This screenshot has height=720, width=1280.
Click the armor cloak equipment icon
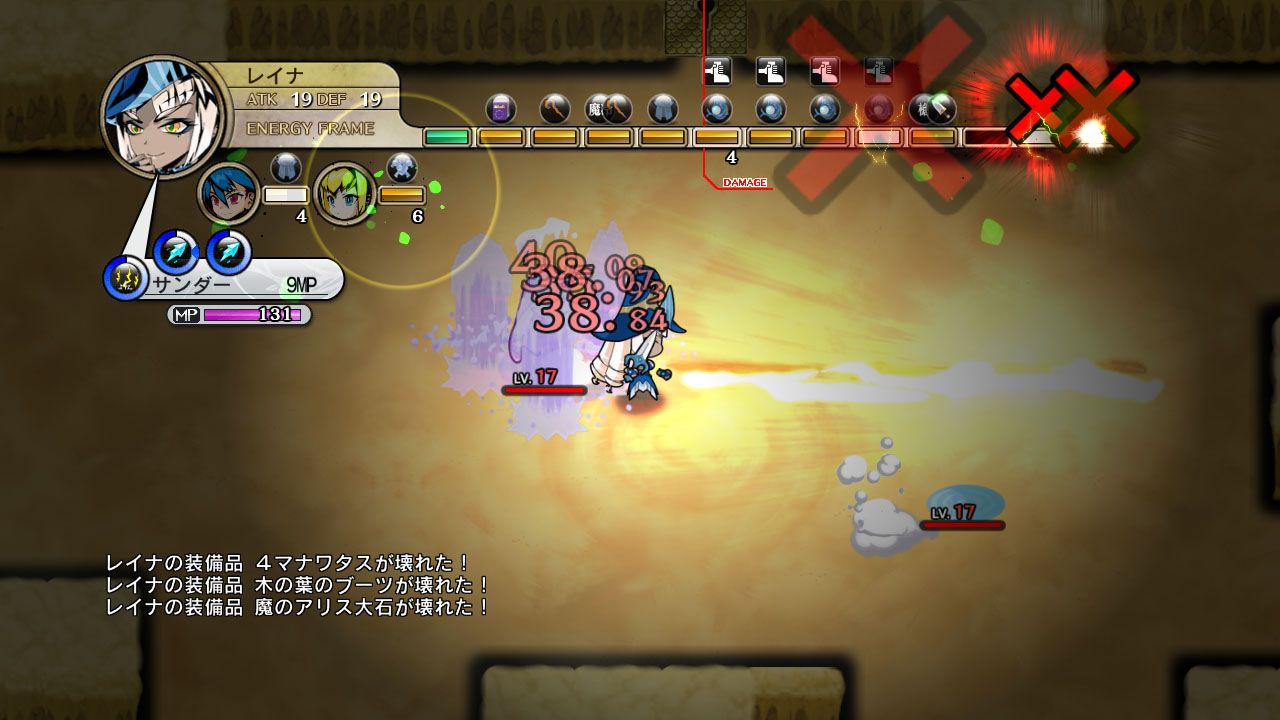(x=663, y=110)
